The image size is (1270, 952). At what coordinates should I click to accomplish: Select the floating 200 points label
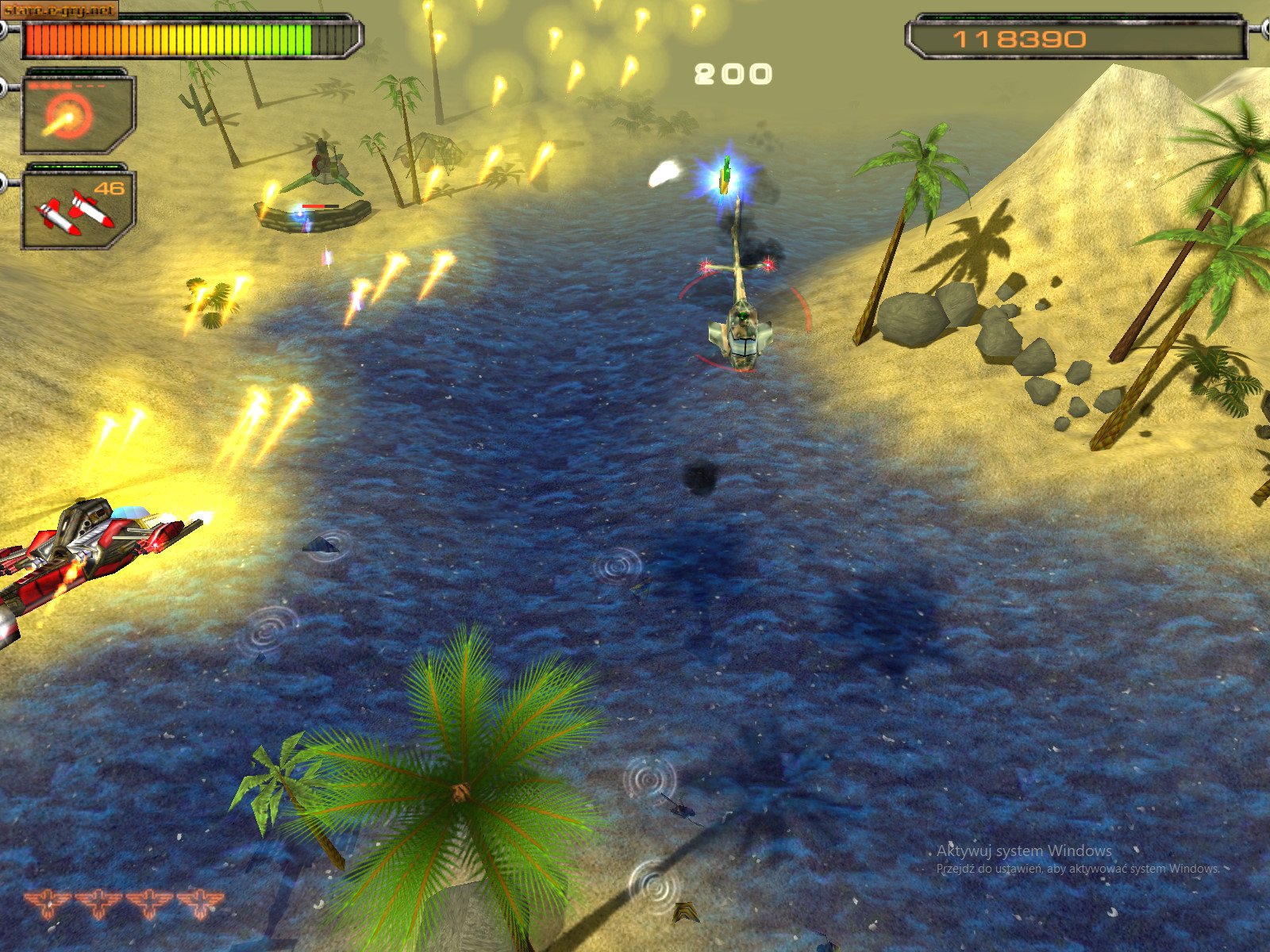tap(732, 73)
